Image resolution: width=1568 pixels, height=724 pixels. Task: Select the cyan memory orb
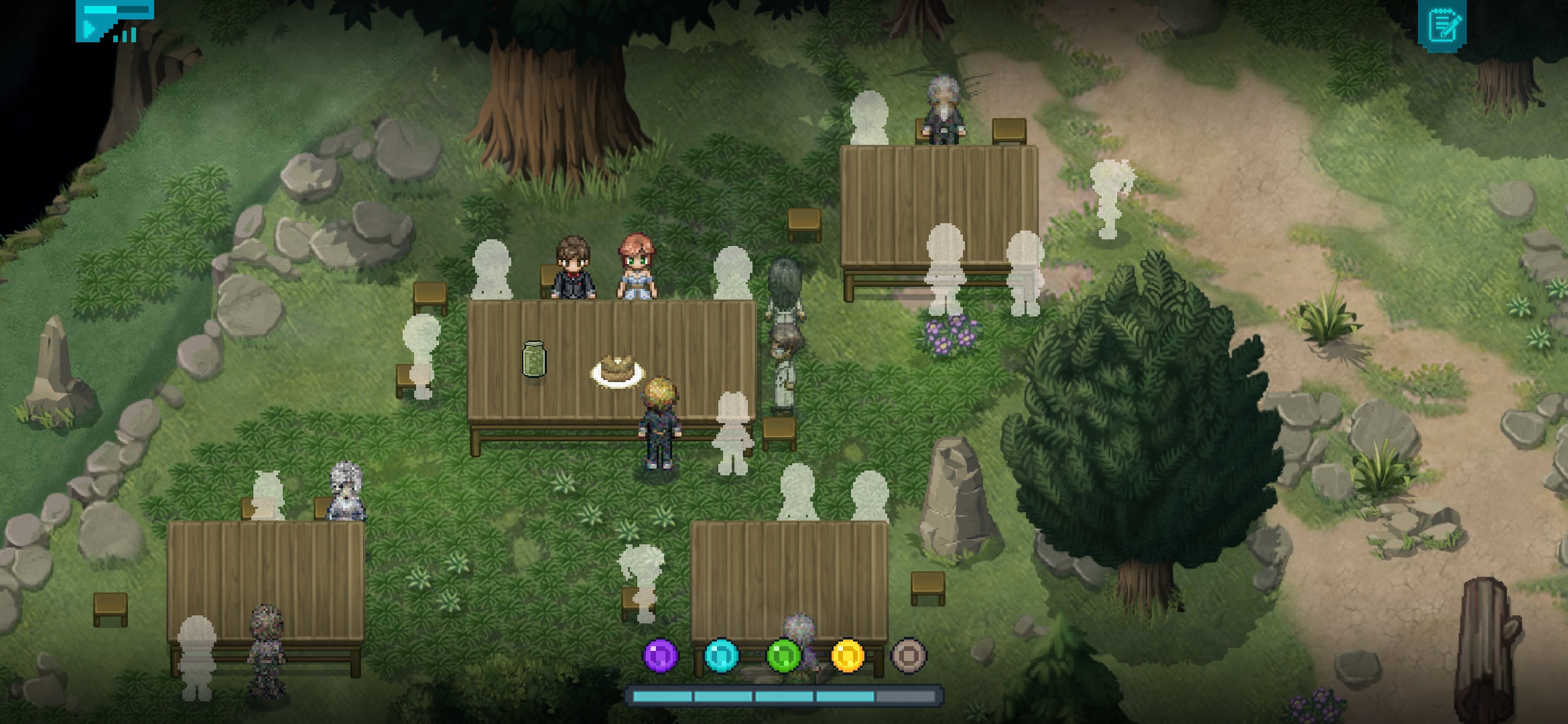point(722,655)
